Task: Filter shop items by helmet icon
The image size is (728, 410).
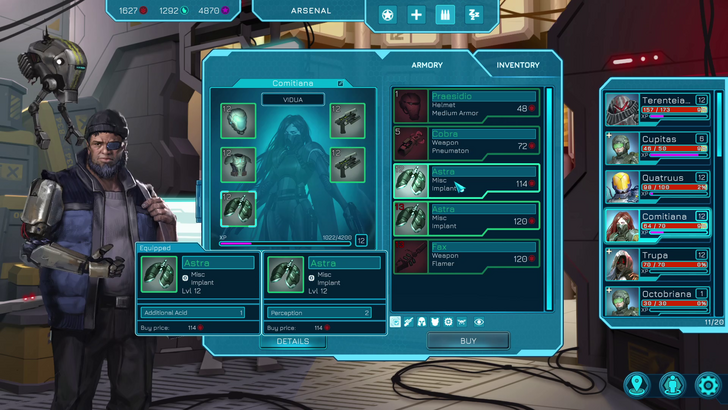Action: click(421, 322)
